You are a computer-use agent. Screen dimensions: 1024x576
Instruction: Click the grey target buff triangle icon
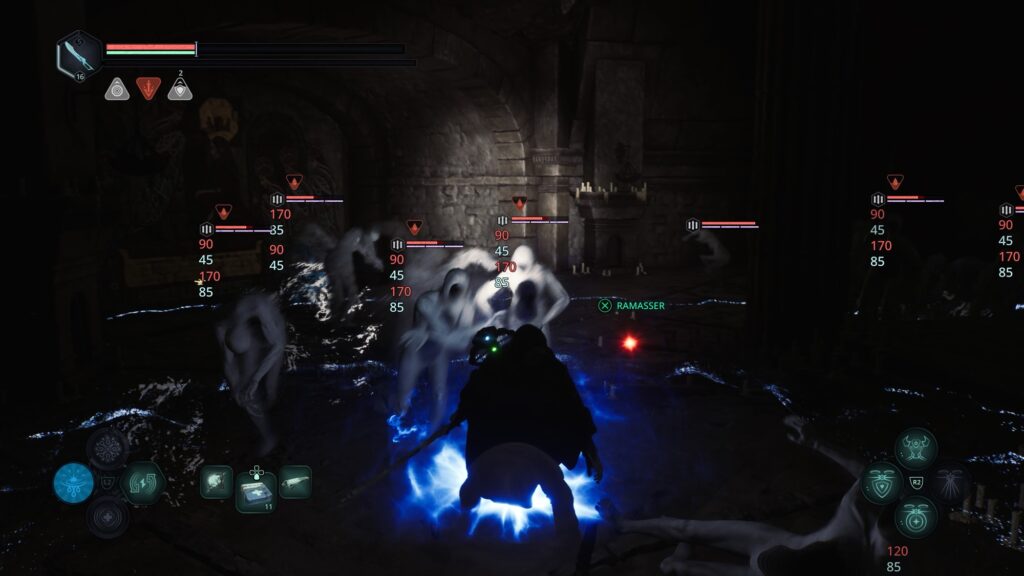point(117,89)
